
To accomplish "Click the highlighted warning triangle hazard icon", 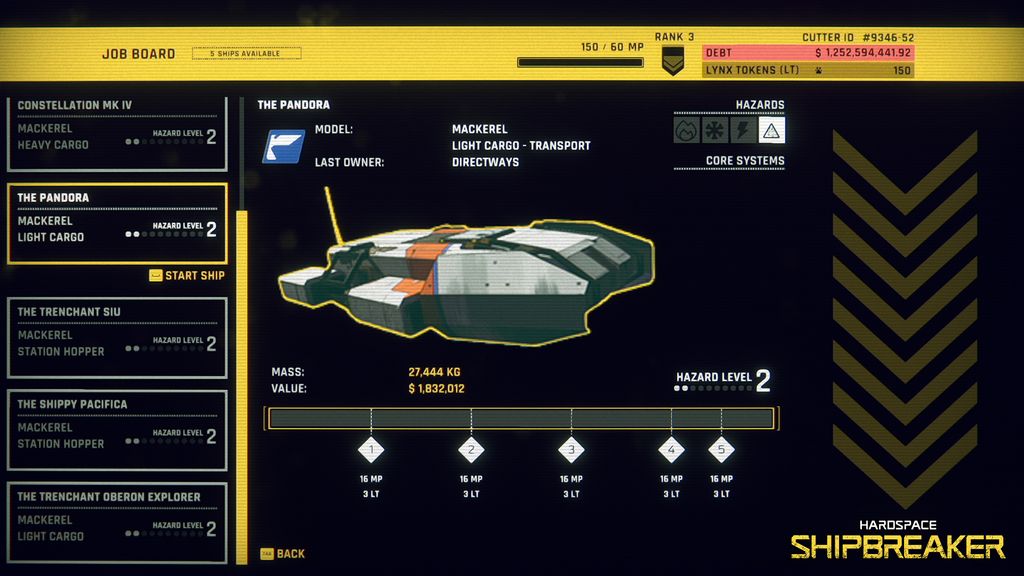I will (x=772, y=131).
